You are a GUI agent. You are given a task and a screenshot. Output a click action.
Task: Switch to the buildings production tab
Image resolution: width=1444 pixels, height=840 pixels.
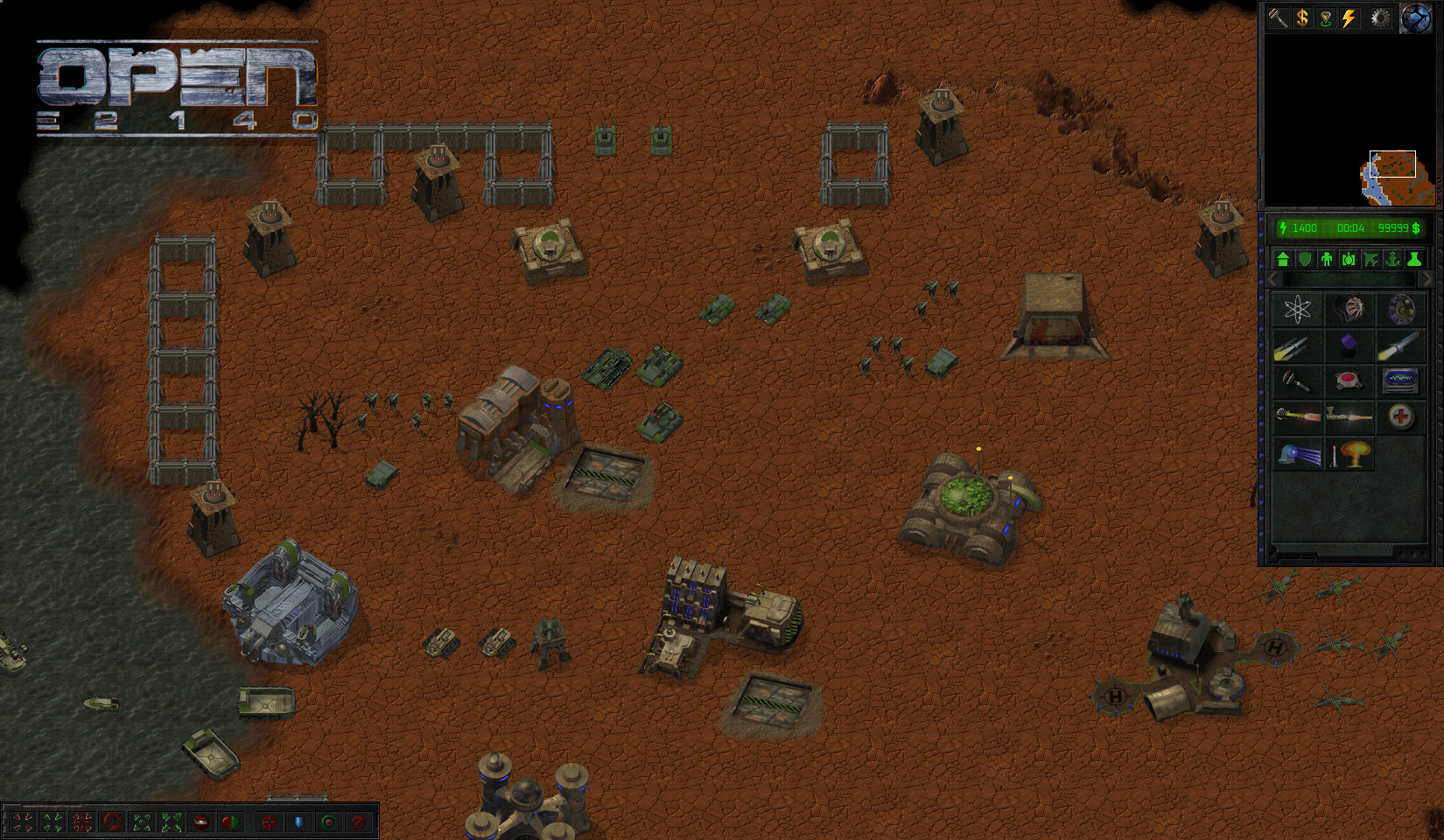[x=1283, y=259]
